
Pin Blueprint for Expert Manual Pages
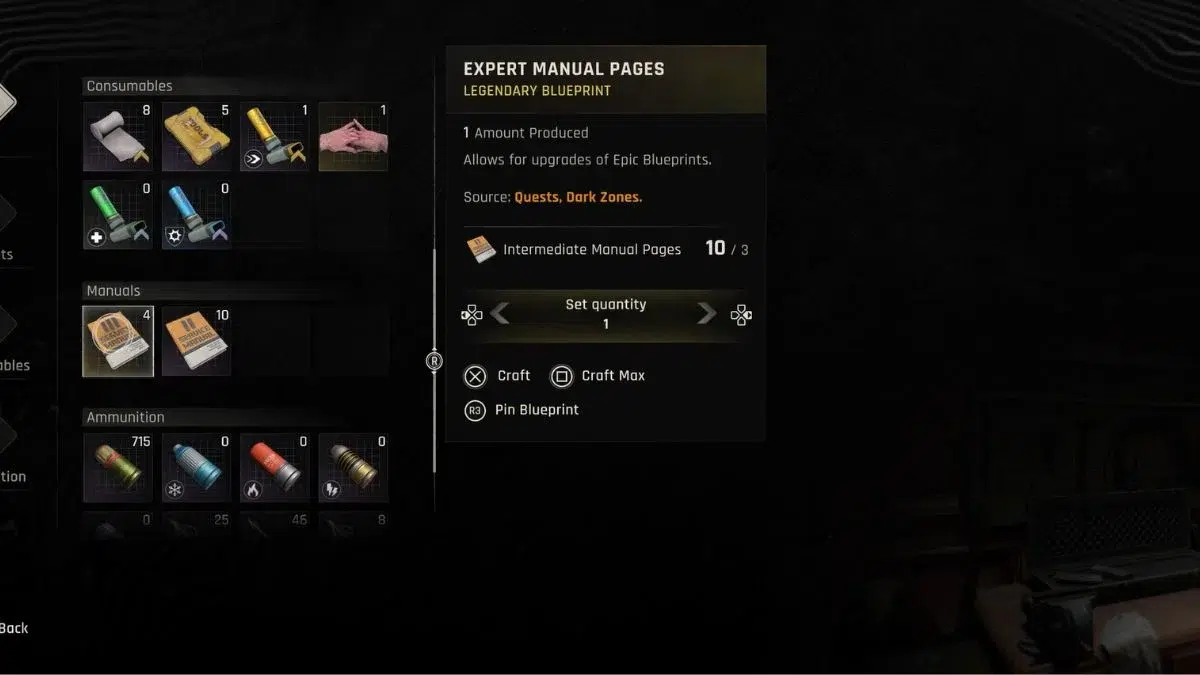[x=522, y=410]
